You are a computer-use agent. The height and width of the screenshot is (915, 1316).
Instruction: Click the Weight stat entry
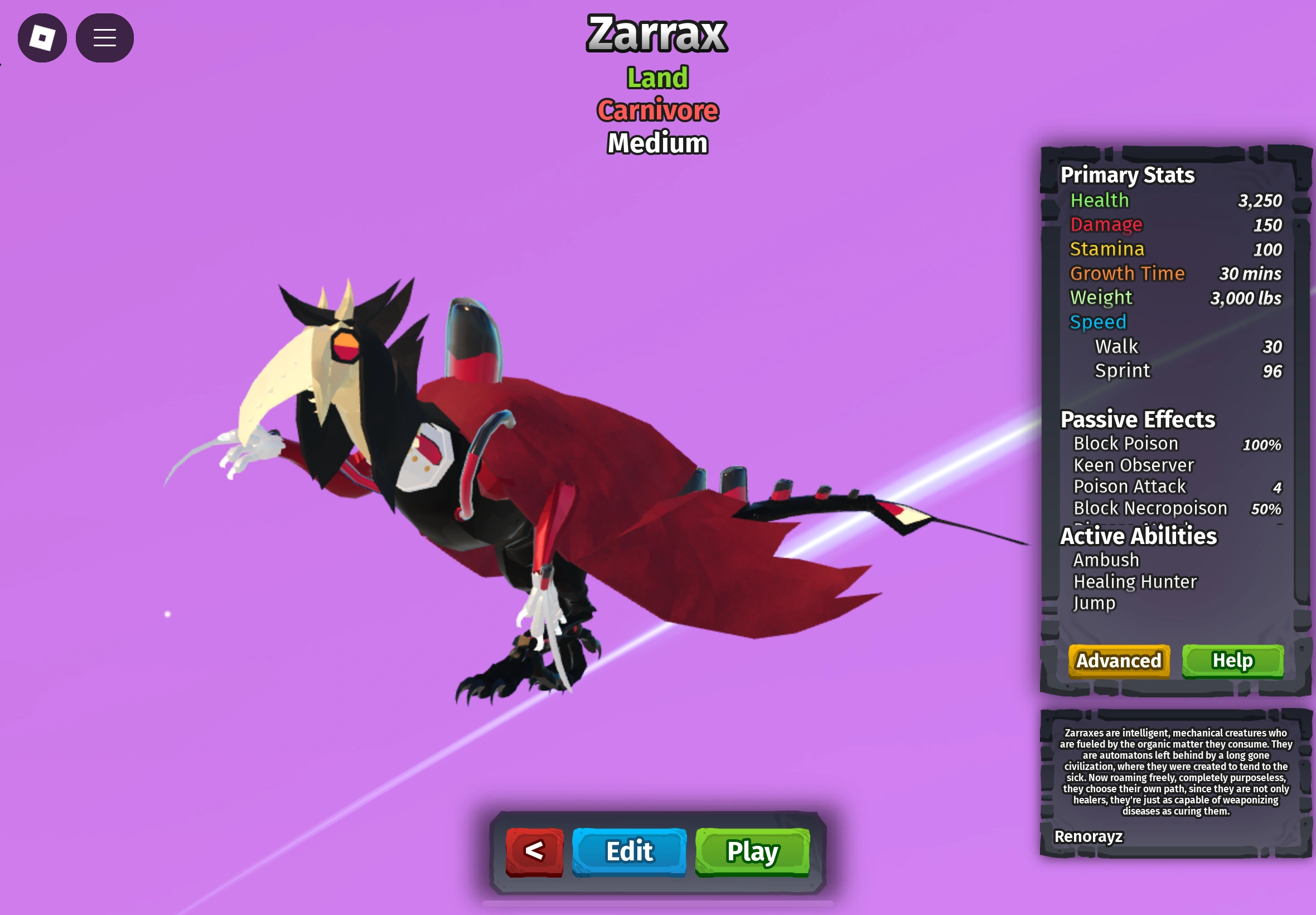(x=1101, y=297)
